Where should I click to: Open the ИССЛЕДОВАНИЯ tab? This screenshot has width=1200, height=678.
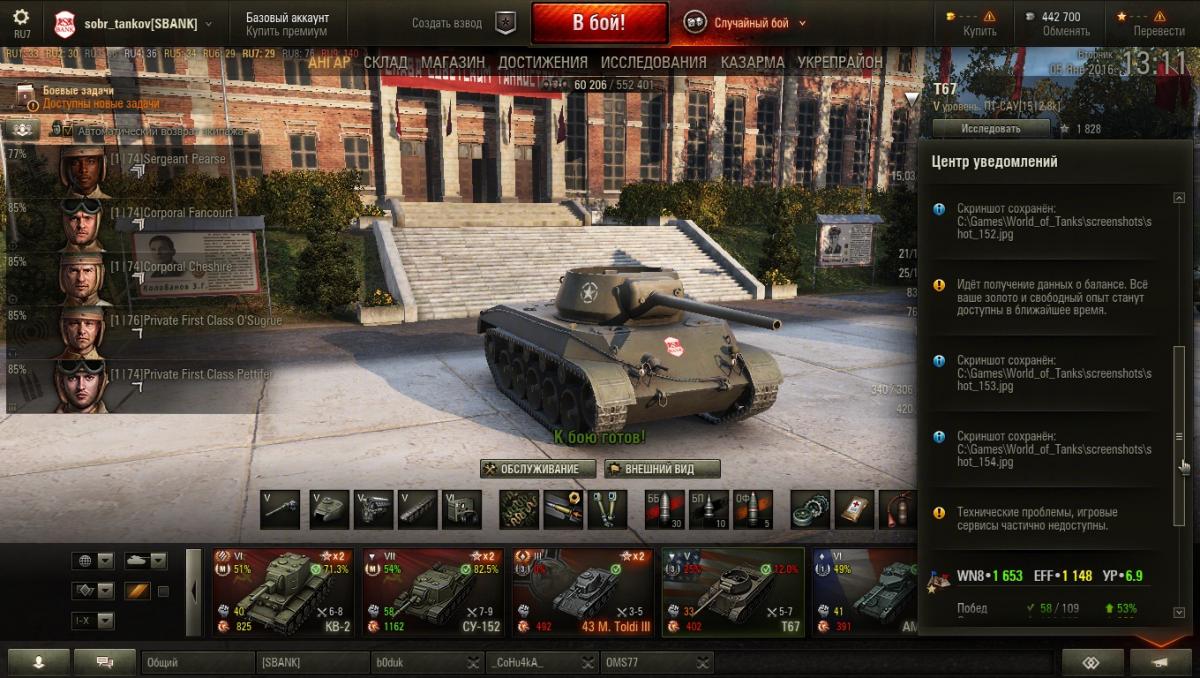[653, 62]
